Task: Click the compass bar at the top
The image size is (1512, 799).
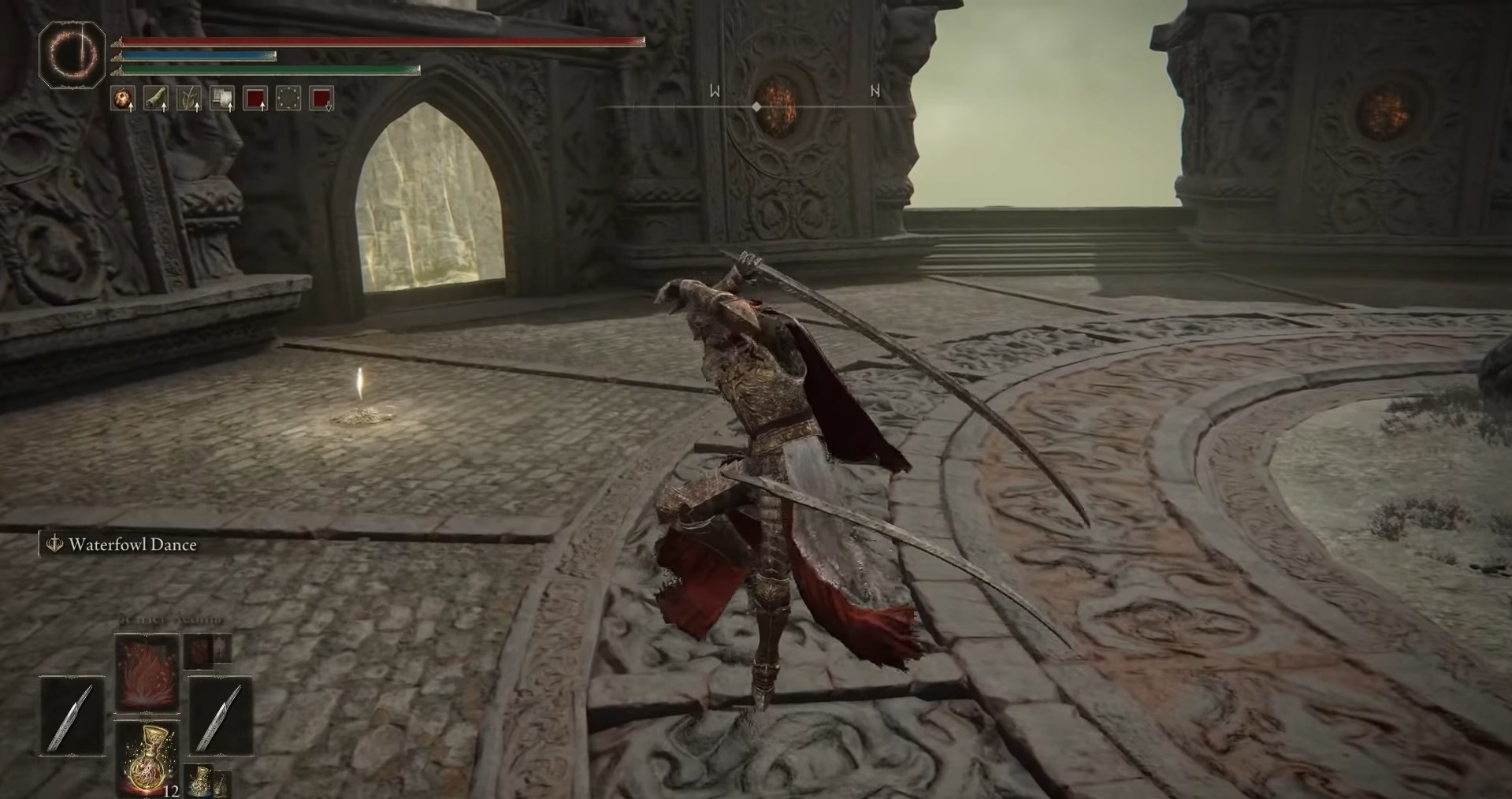Action: [756, 106]
